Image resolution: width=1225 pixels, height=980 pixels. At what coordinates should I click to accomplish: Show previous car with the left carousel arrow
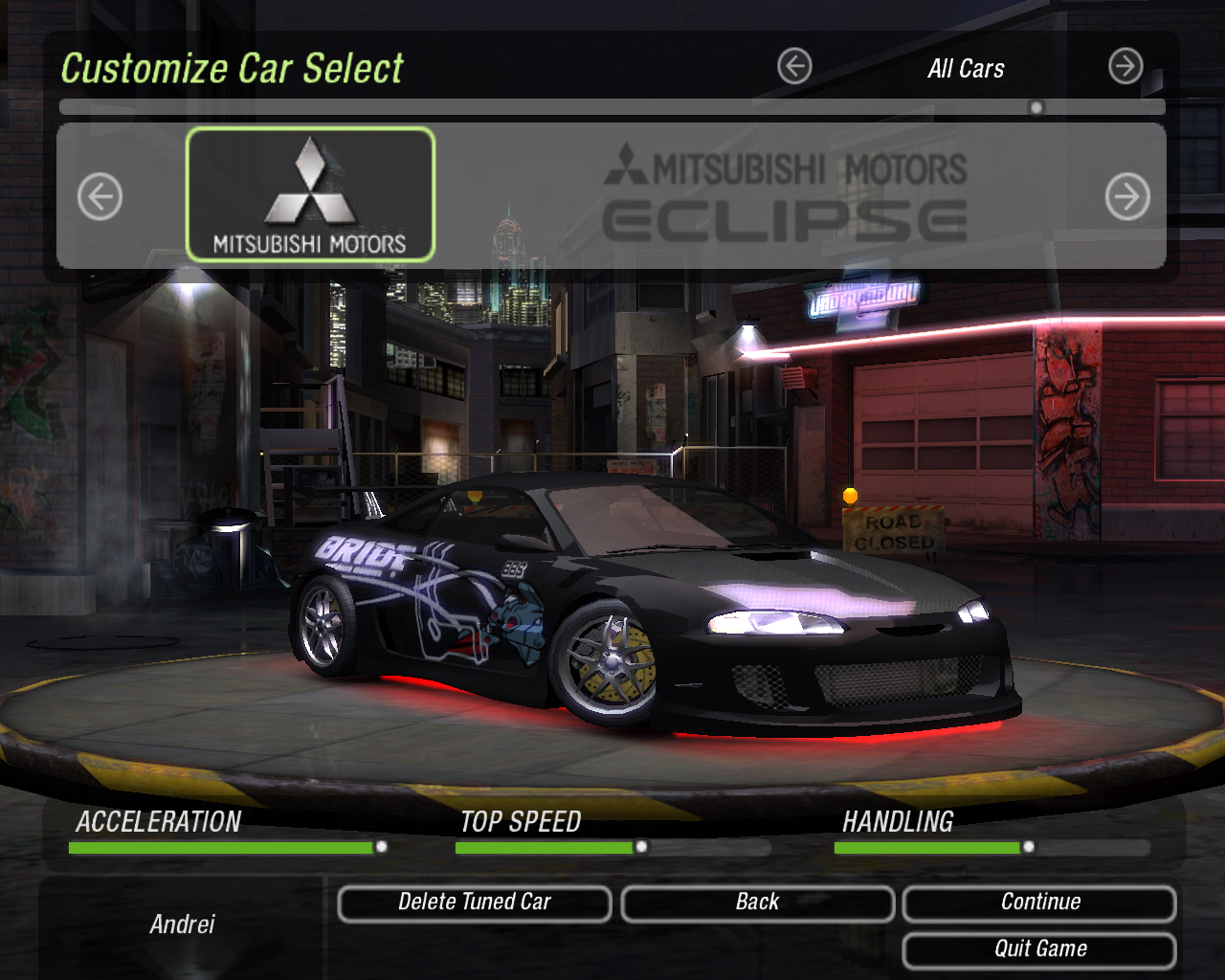pyautogui.click(x=100, y=197)
